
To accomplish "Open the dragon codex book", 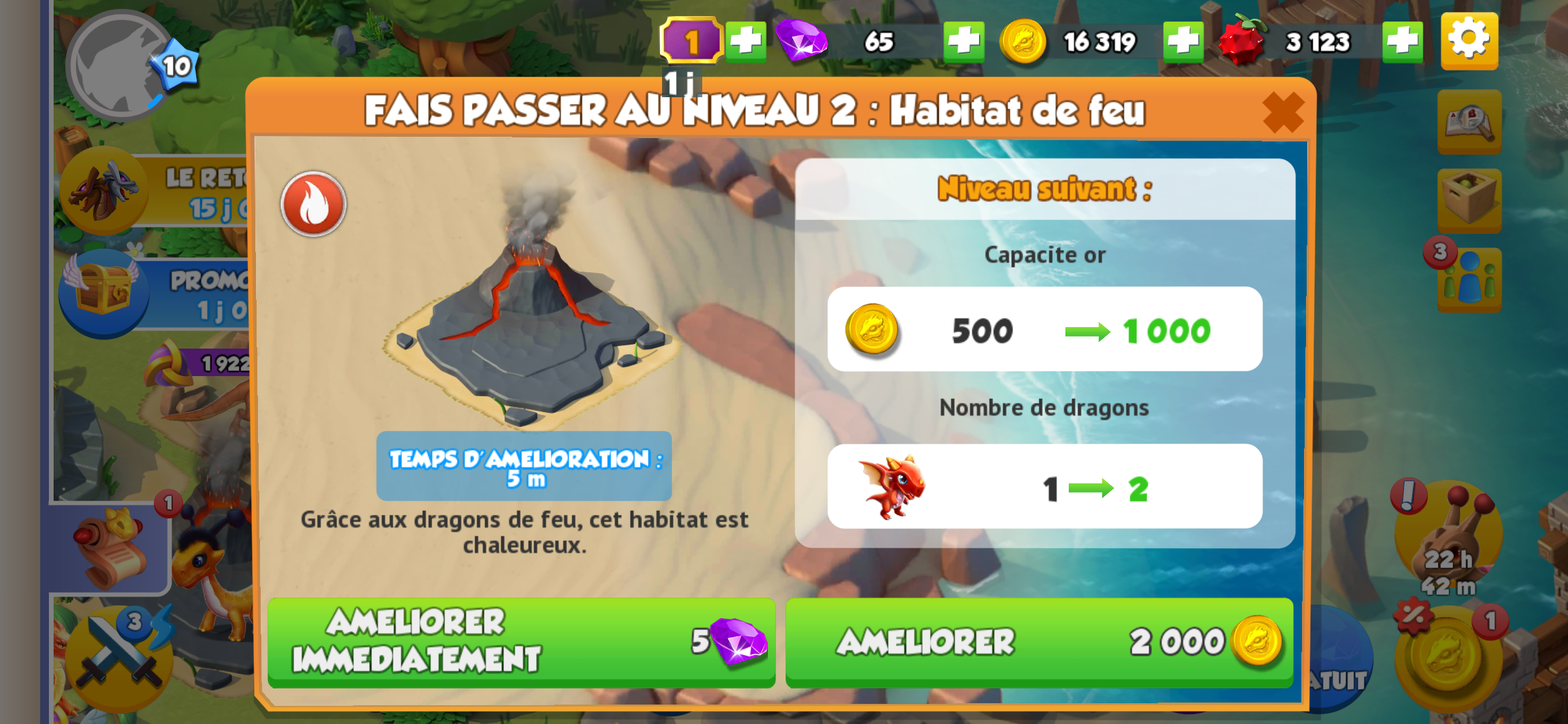I will click(1469, 122).
